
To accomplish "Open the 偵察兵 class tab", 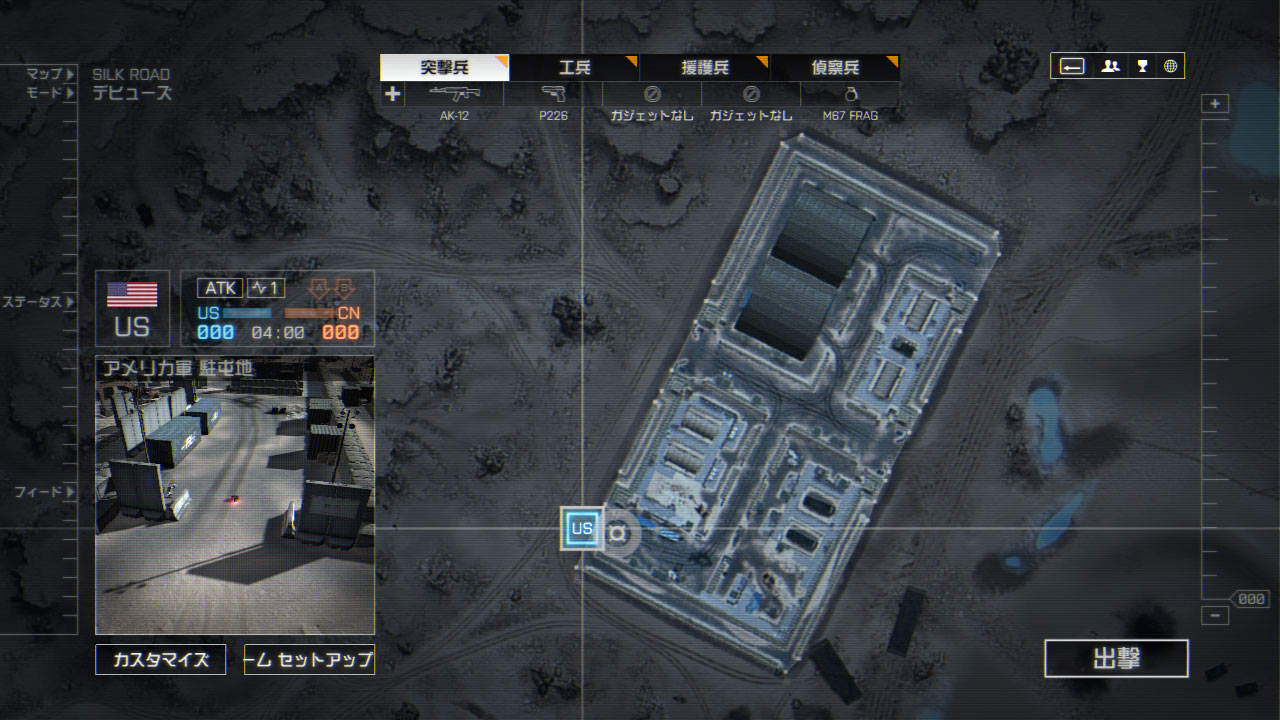I will tap(835, 68).
